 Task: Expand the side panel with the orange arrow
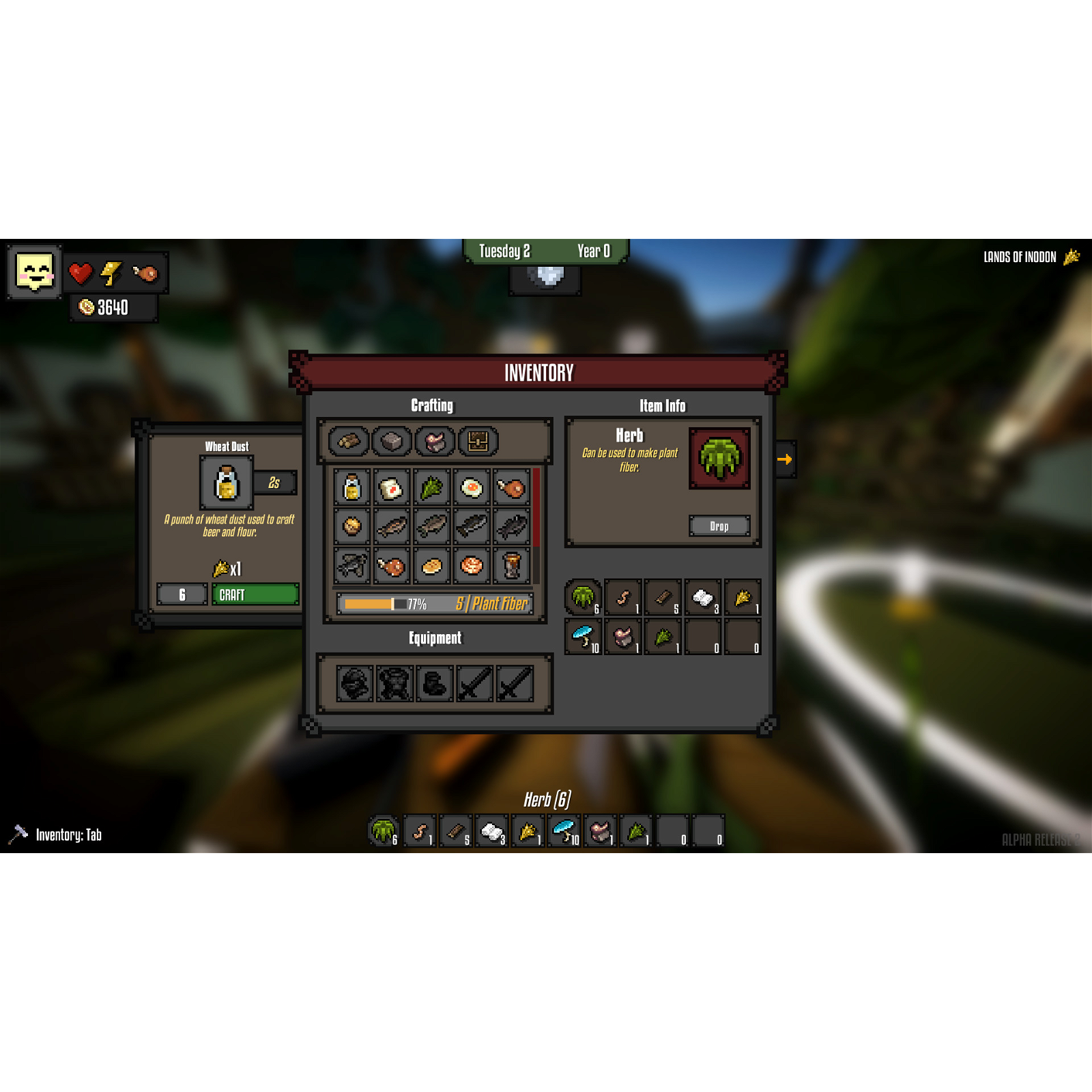tap(786, 459)
